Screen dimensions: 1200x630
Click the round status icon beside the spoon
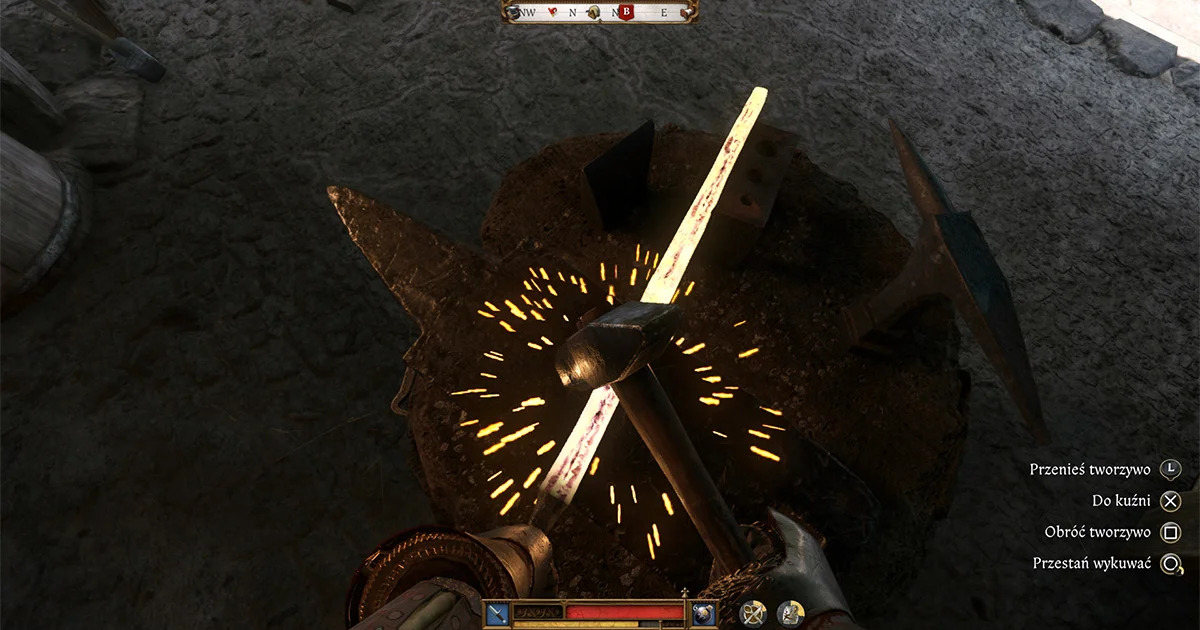(x=791, y=613)
